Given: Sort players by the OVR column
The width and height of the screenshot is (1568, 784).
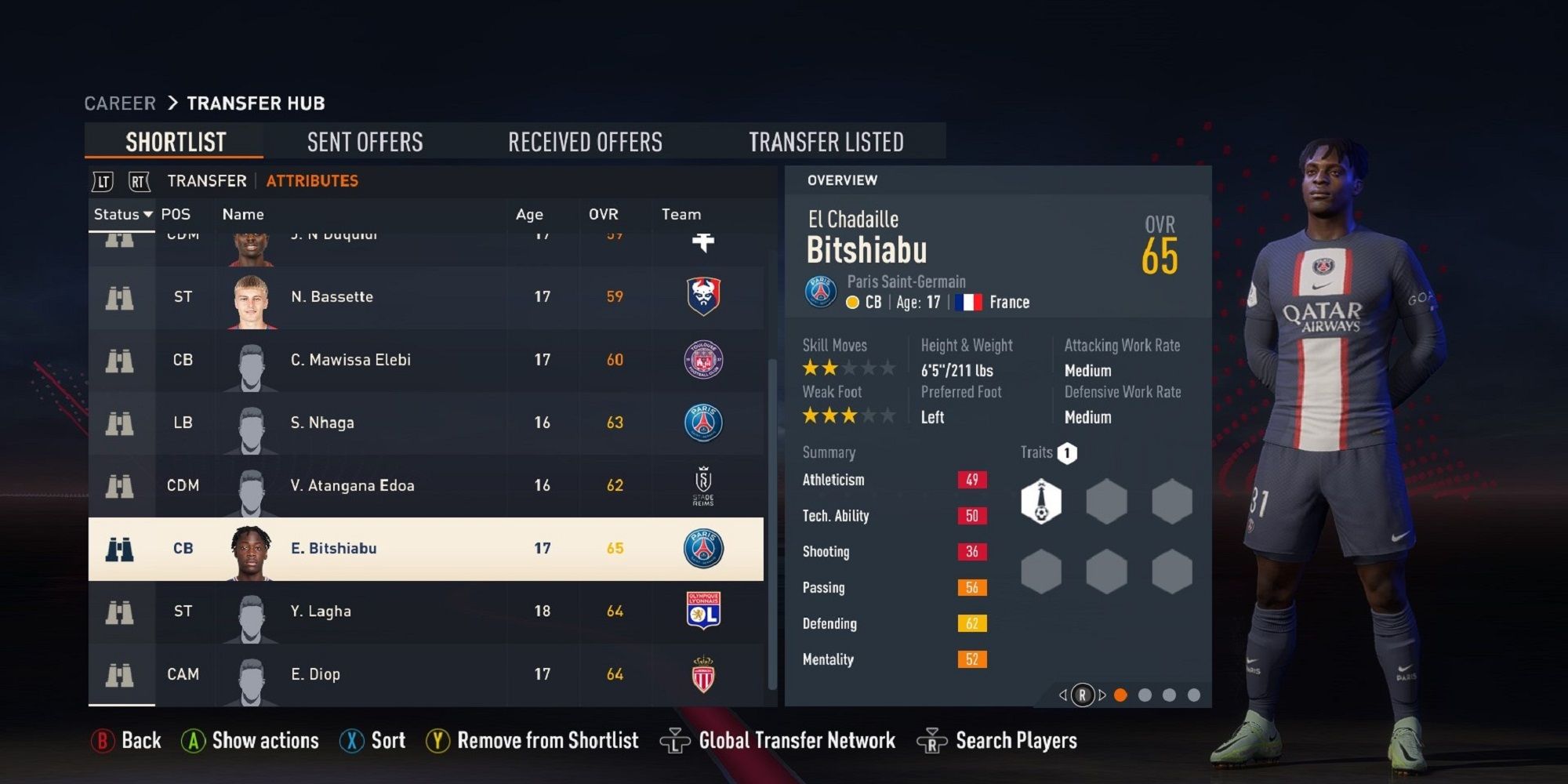Looking at the screenshot, I should [604, 214].
